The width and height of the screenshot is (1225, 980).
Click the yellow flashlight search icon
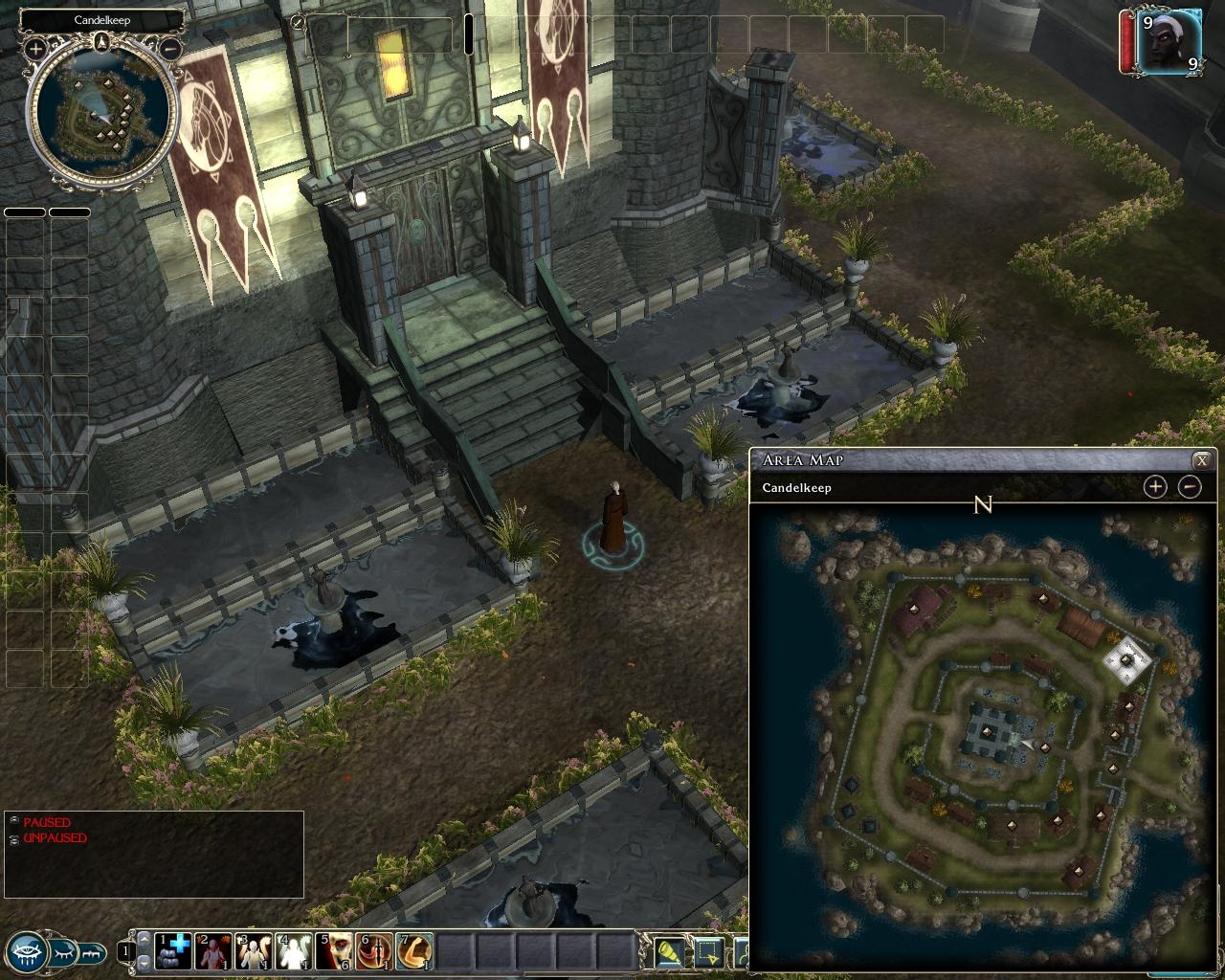(x=669, y=952)
